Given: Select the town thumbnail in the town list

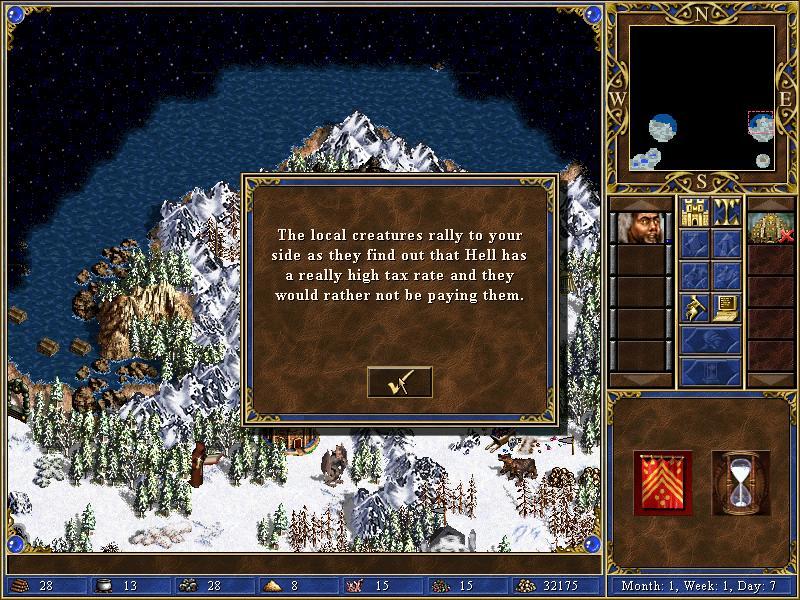Looking at the screenshot, I should click(770, 228).
